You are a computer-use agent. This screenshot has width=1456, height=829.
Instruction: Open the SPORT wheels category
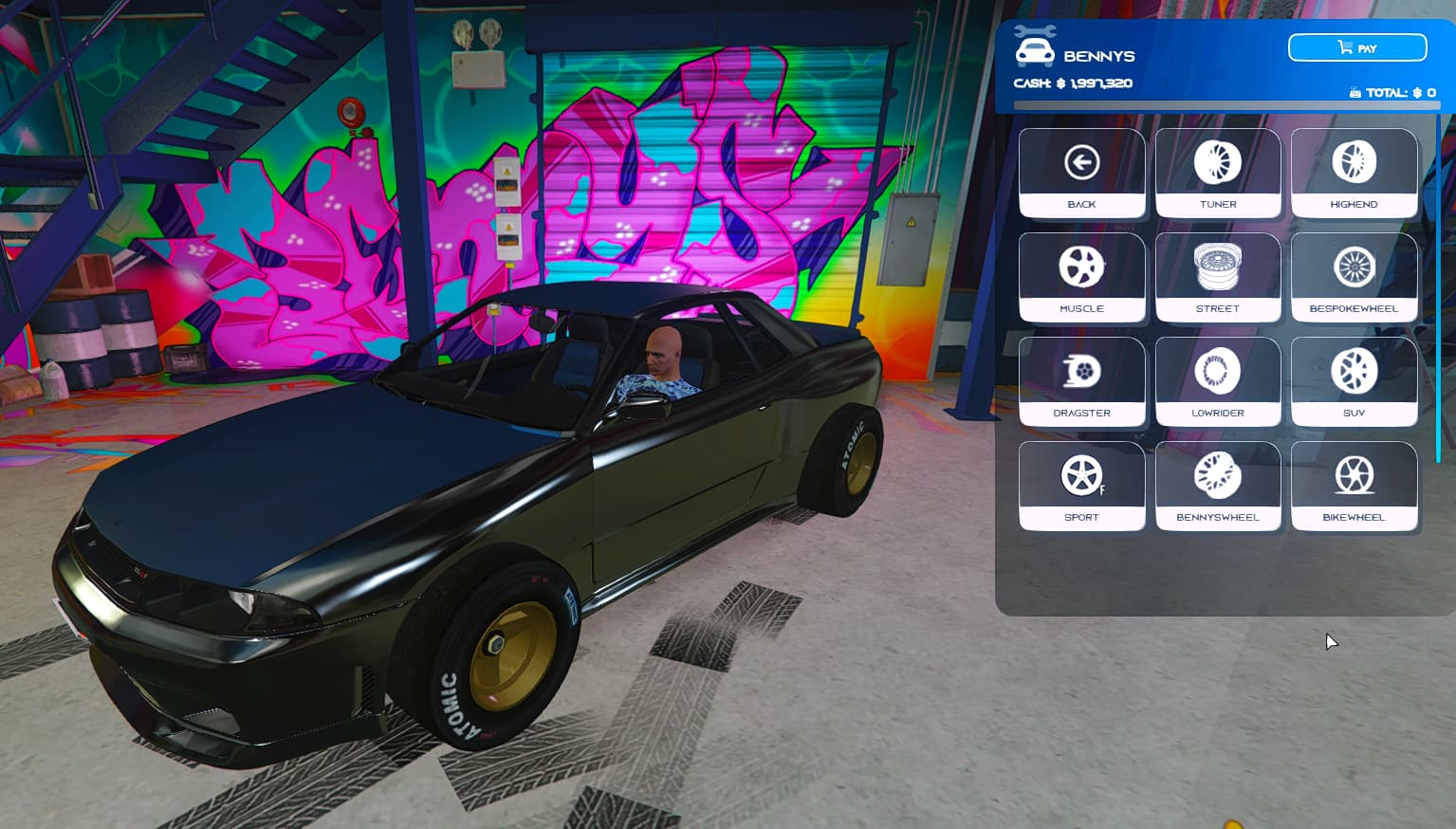1082,487
